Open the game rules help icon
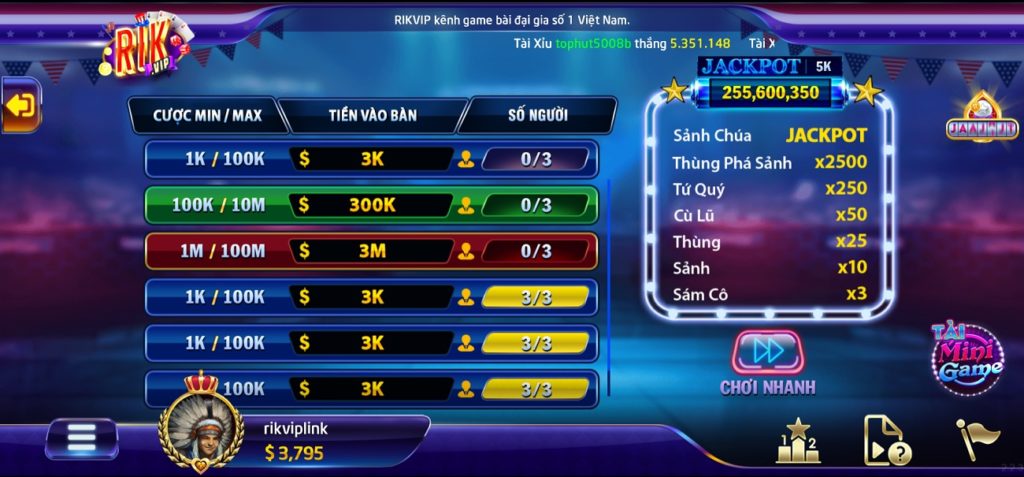Screen dimensions: 1024x477 (885, 441)
